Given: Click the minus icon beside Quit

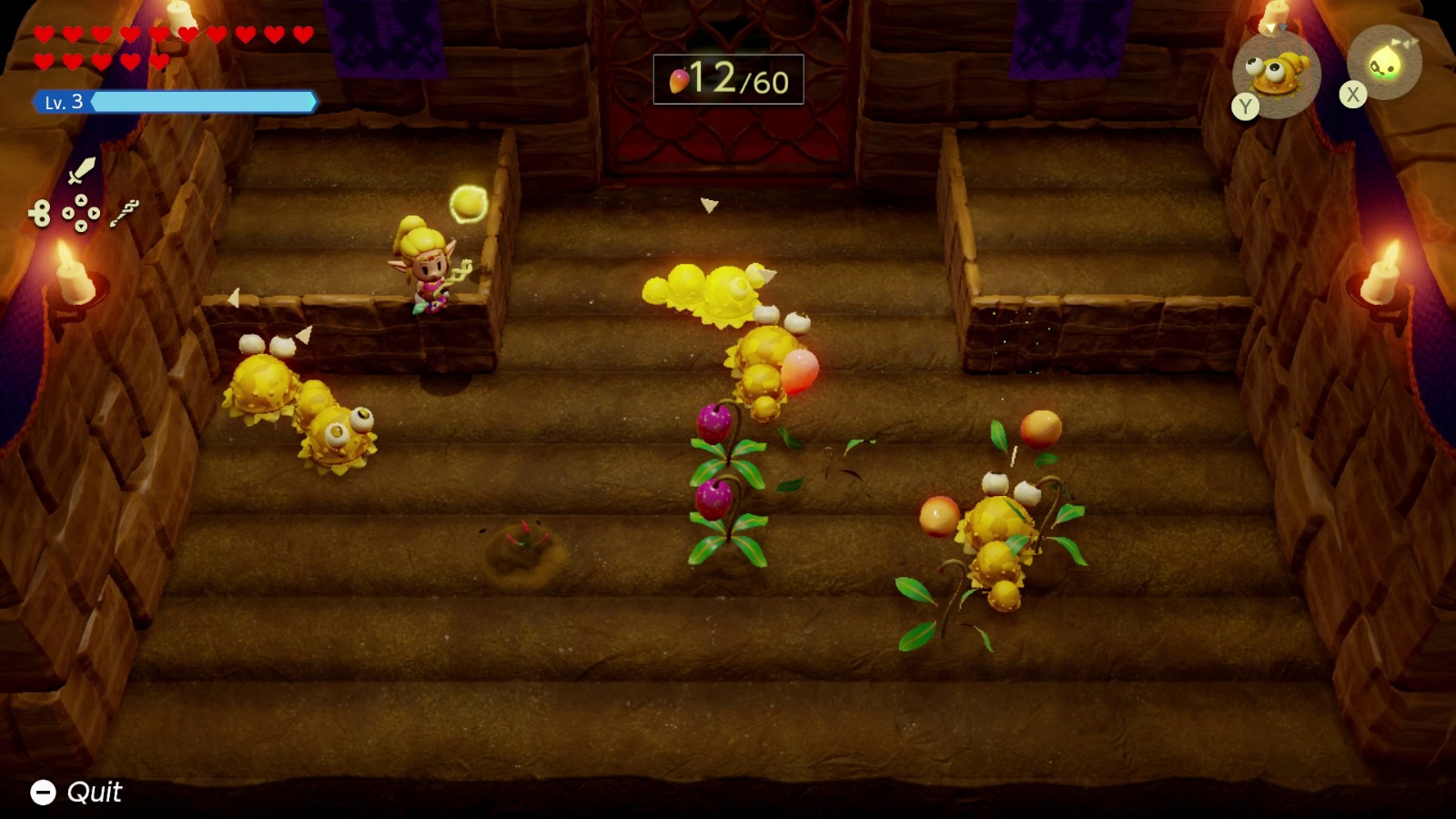Looking at the screenshot, I should [x=42, y=792].
